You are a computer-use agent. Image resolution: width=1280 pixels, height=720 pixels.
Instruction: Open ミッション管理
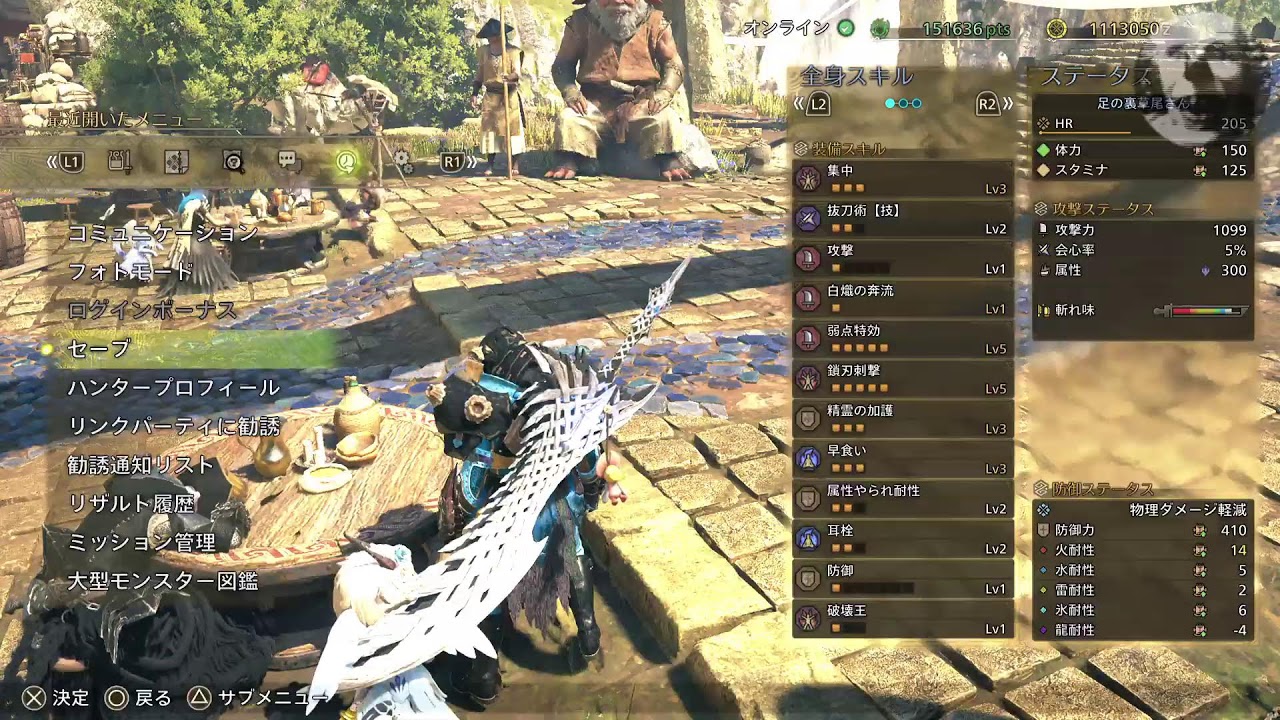(141, 542)
